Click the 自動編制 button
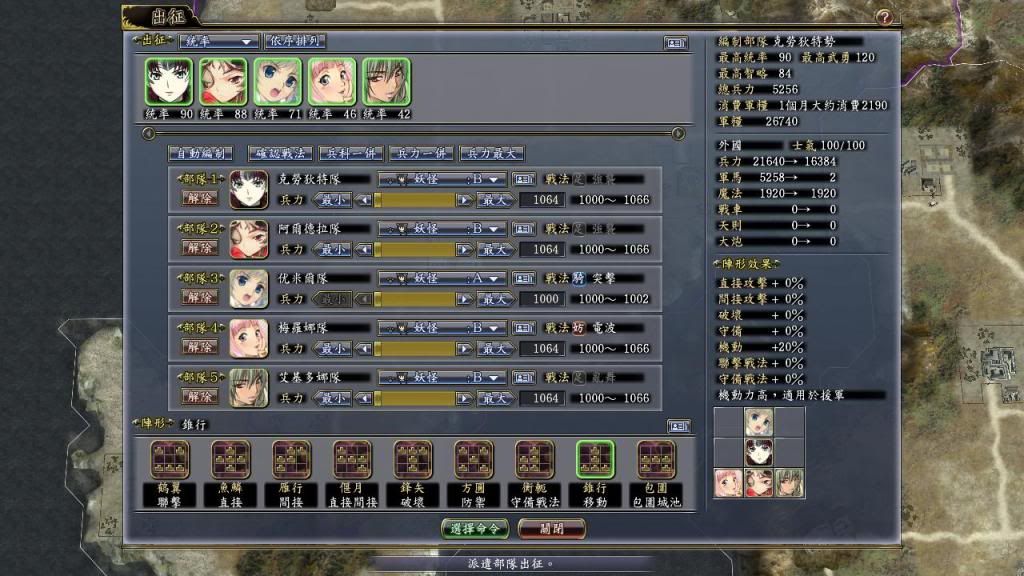The height and width of the screenshot is (576, 1024). coord(200,154)
